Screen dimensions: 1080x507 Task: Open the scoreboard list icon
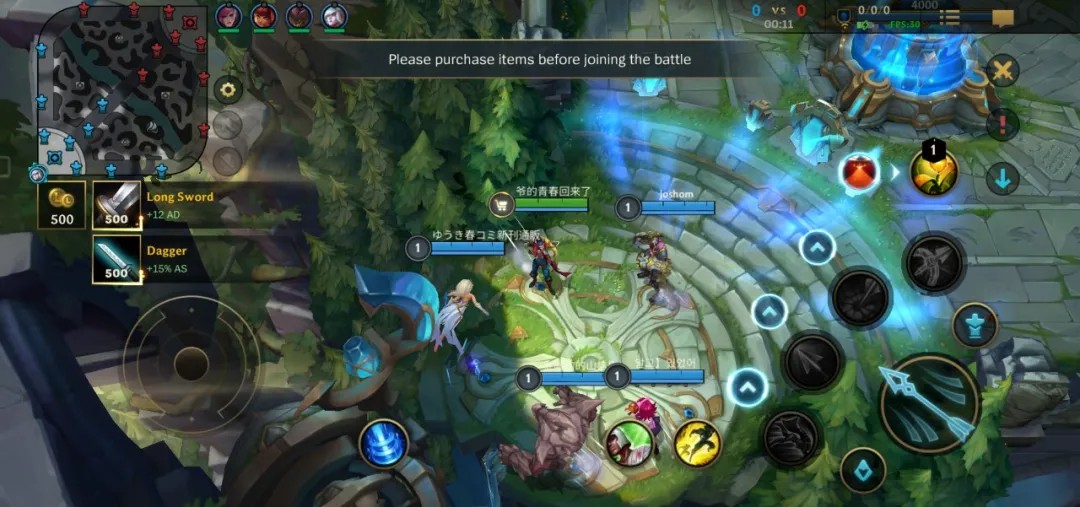point(949,18)
